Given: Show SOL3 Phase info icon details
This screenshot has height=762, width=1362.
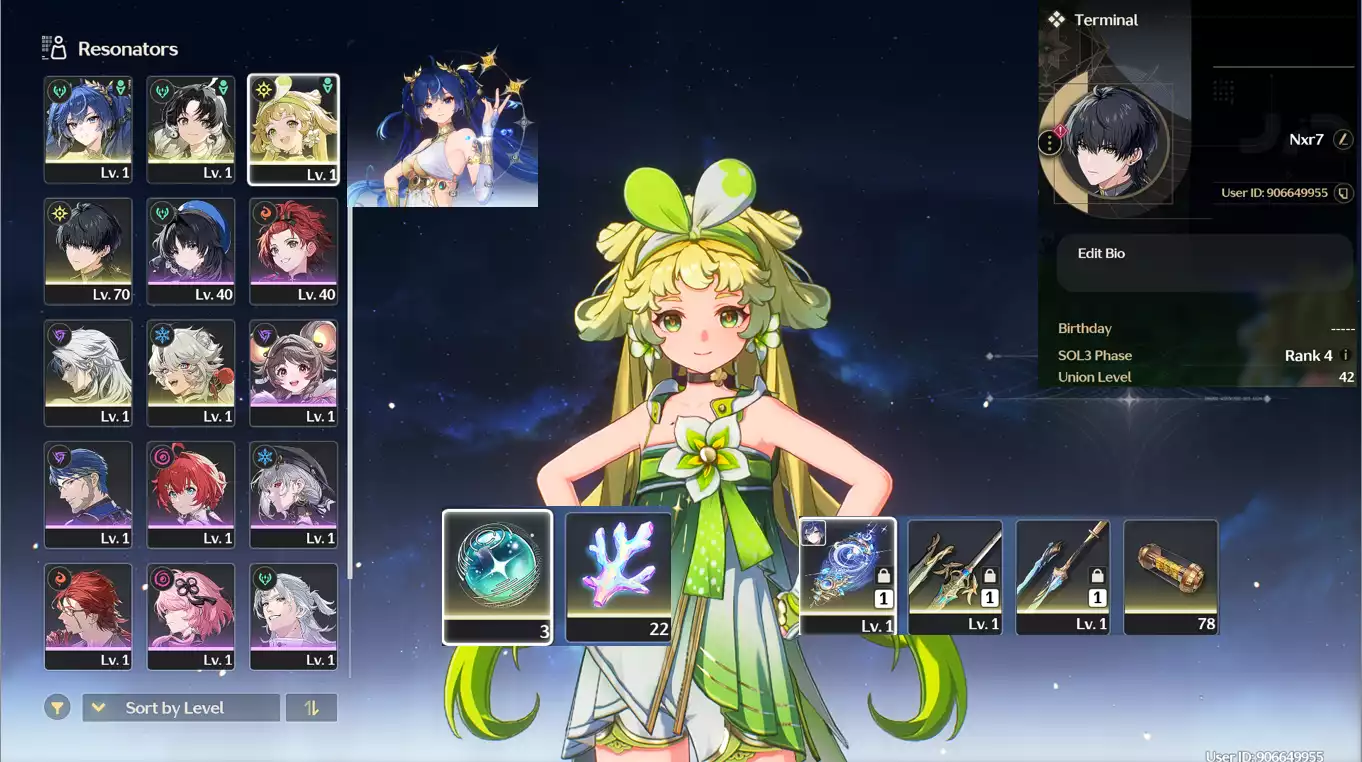Looking at the screenshot, I should [x=1345, y=355].
